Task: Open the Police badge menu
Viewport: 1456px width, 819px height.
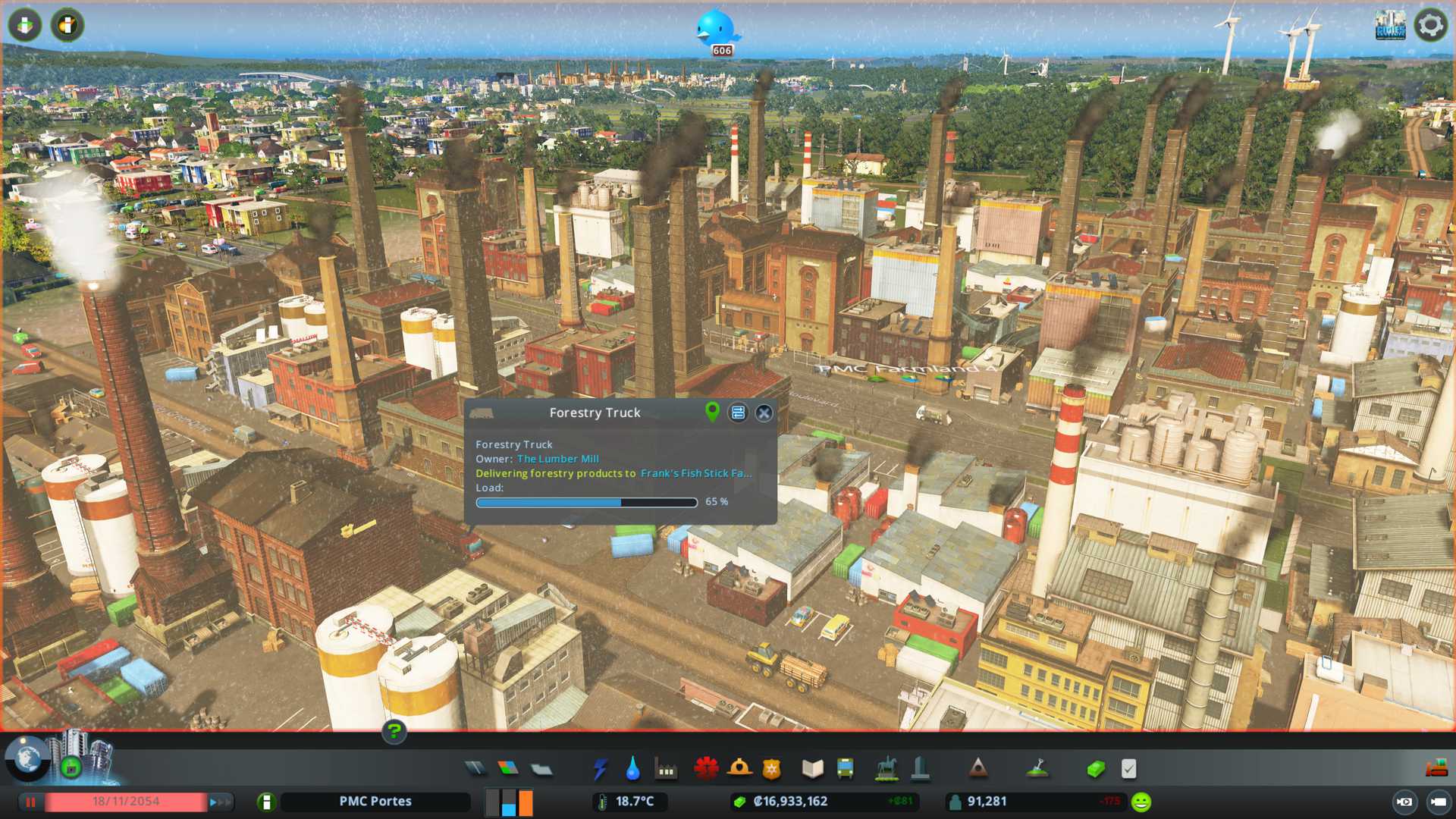Action: point(772,769)
